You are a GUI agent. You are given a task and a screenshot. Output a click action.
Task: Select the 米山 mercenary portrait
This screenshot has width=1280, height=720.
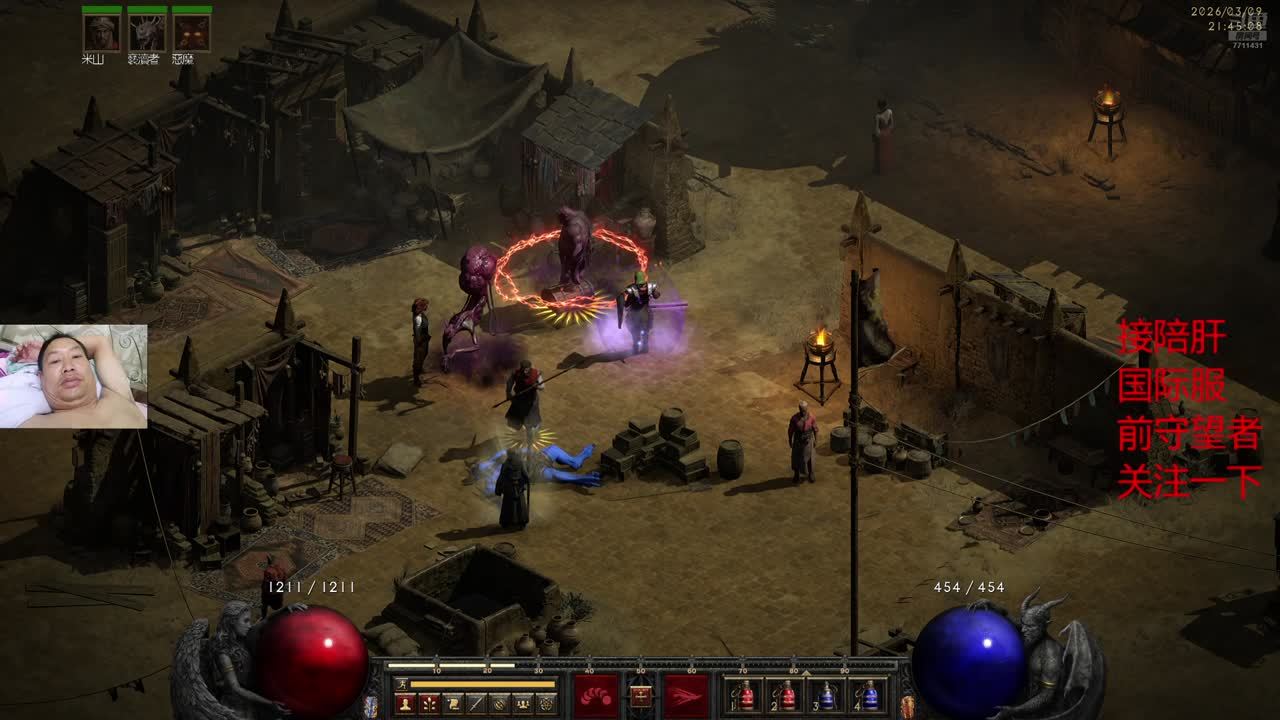tap(102, 33)
